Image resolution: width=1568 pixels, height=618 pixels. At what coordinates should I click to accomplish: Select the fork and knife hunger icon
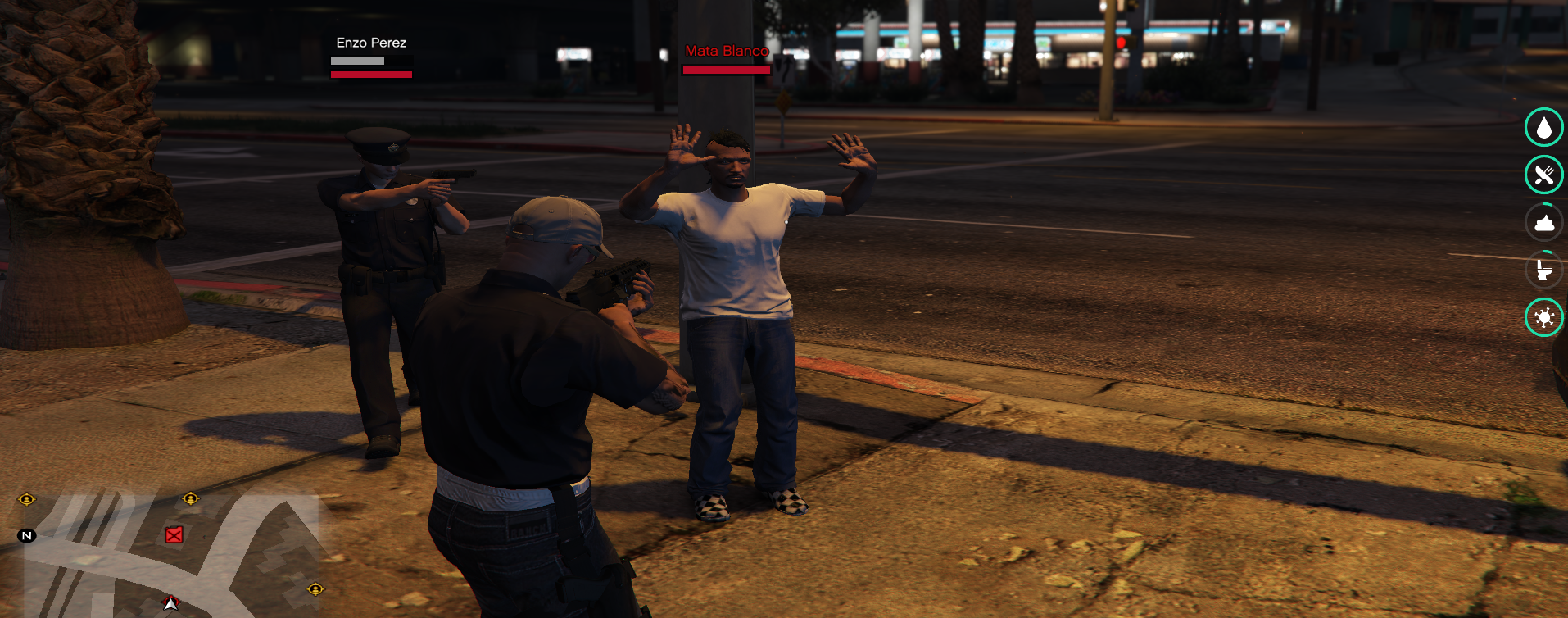click(x=1543, y=175)
